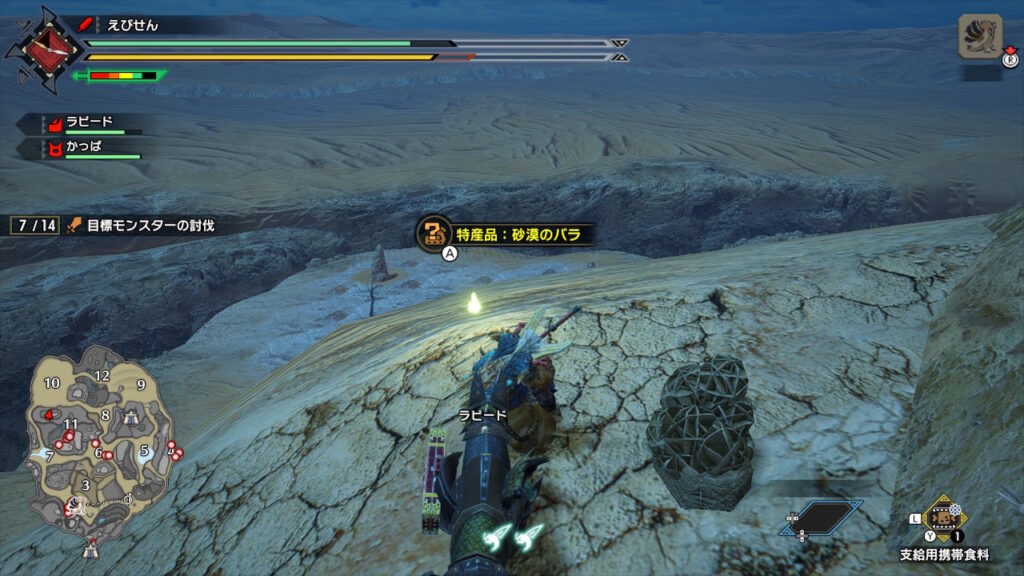Select the supply rations item slot

tap(940, 518)
